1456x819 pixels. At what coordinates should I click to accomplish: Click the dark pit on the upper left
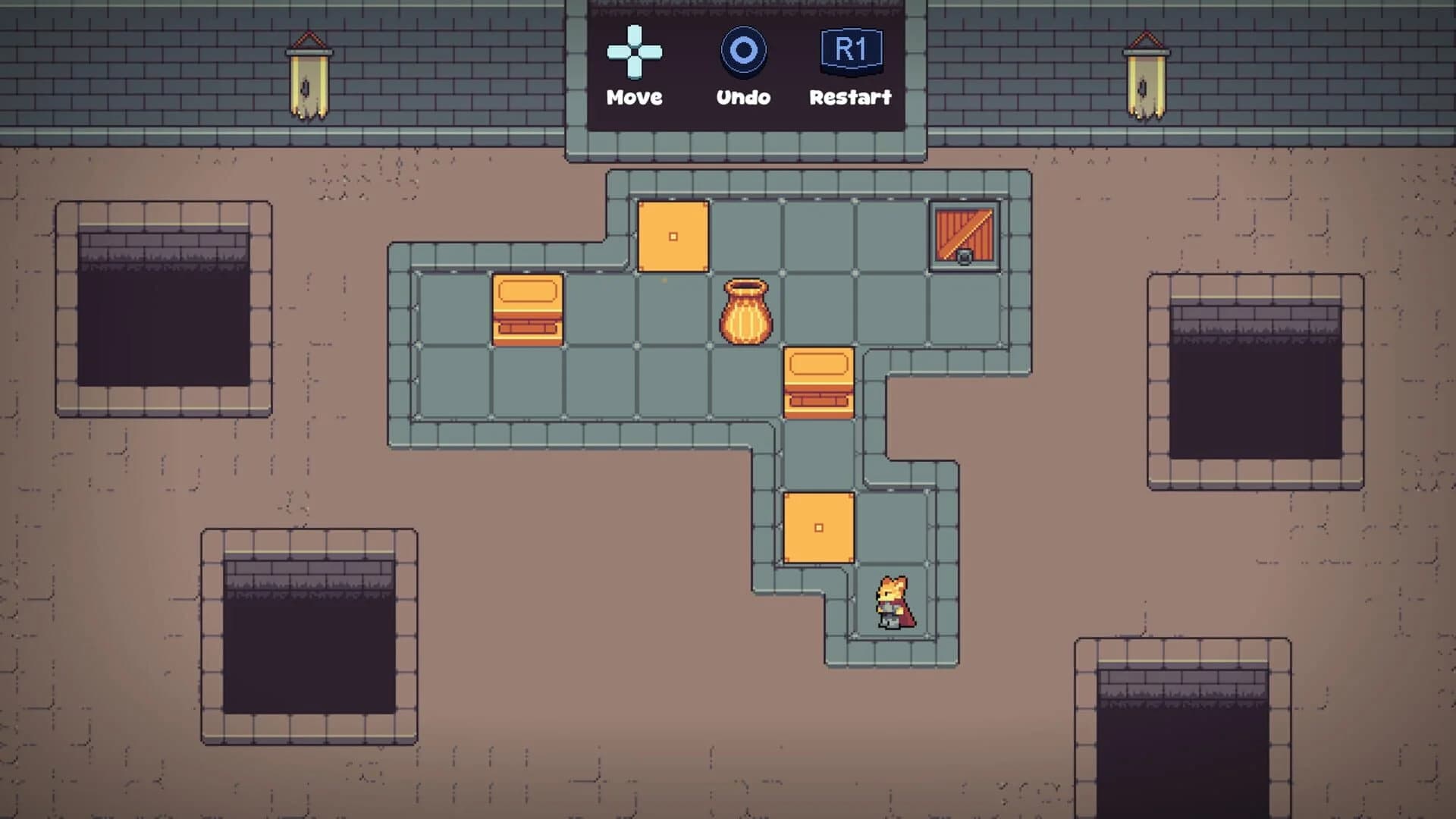click(163, 318)
